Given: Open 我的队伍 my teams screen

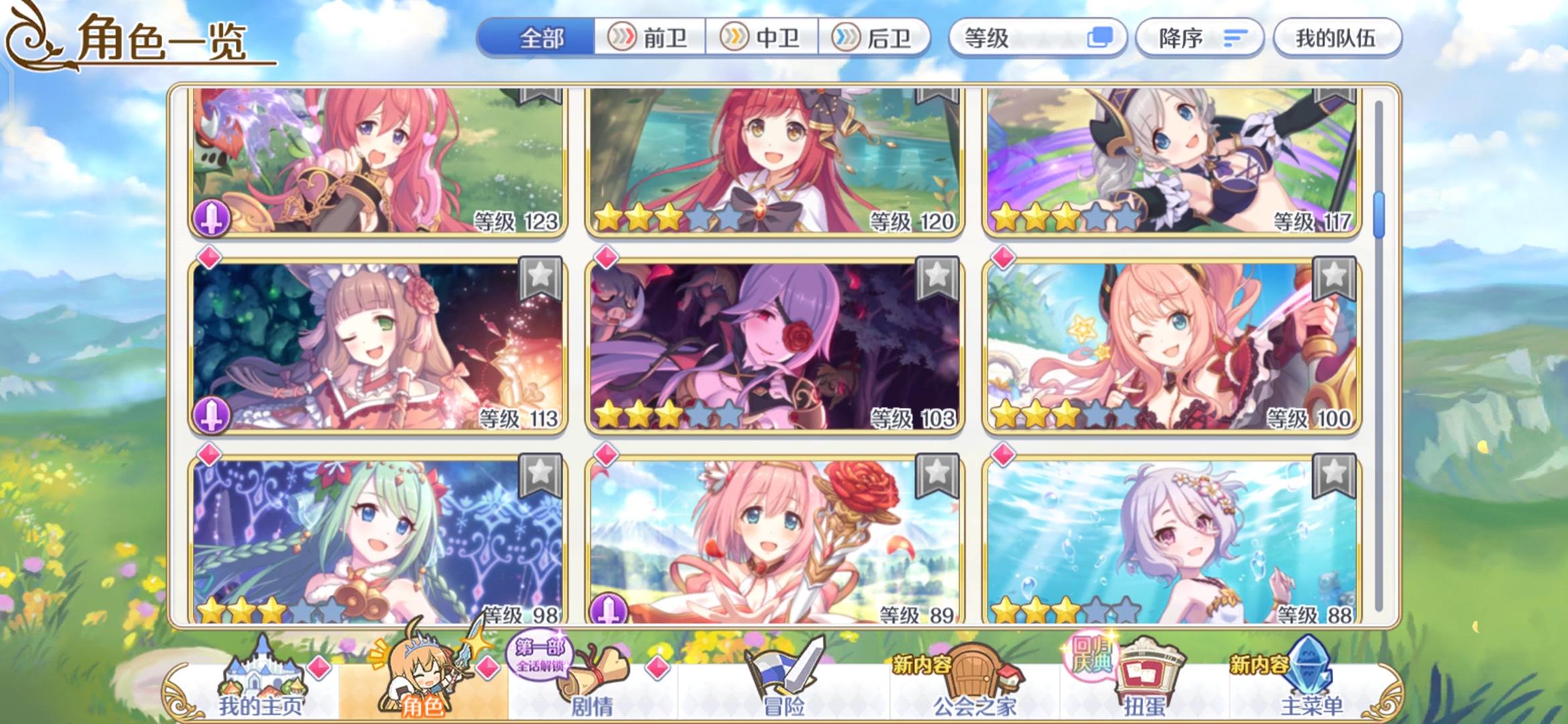Looking at the screenshot, I should [x=1337, y=38].
